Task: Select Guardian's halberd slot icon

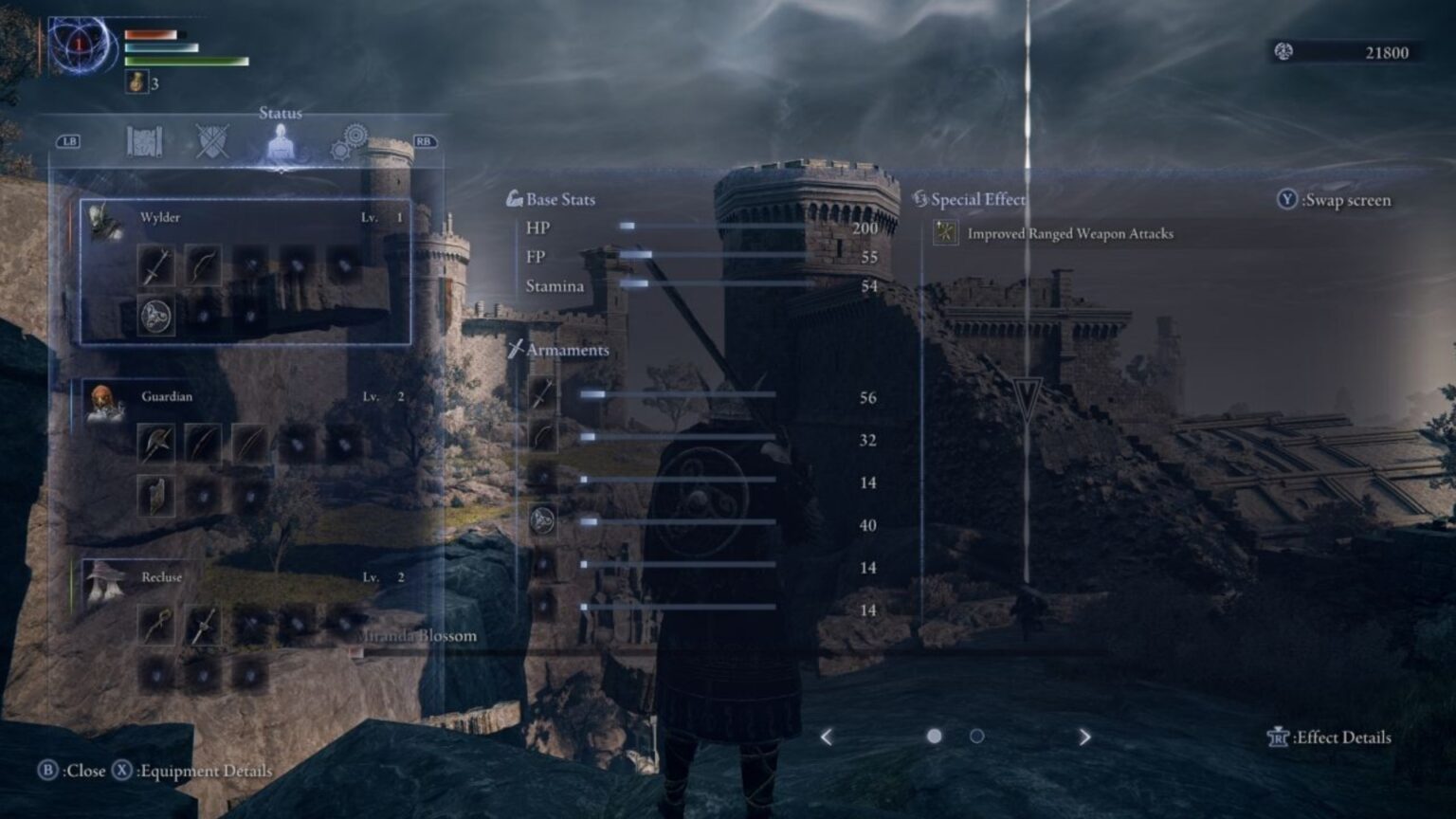Action: (157, 443)
